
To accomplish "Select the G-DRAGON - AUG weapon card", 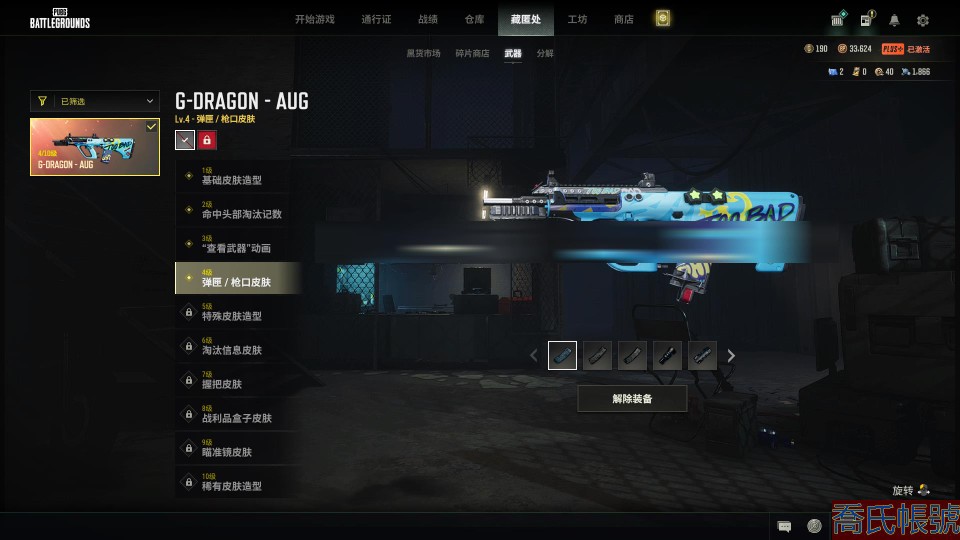I will 95,147.
